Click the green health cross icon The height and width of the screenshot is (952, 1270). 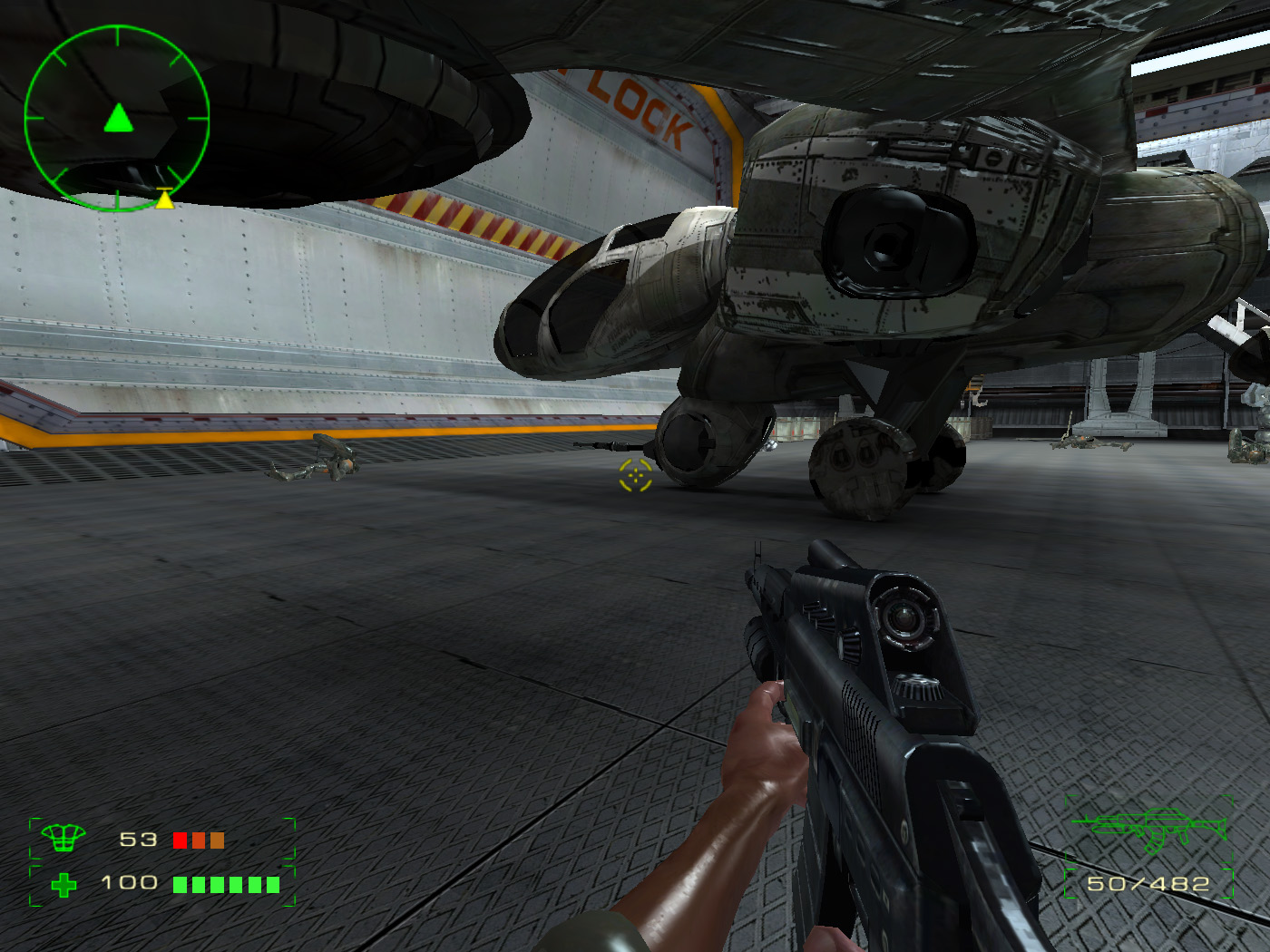[63, 884]
